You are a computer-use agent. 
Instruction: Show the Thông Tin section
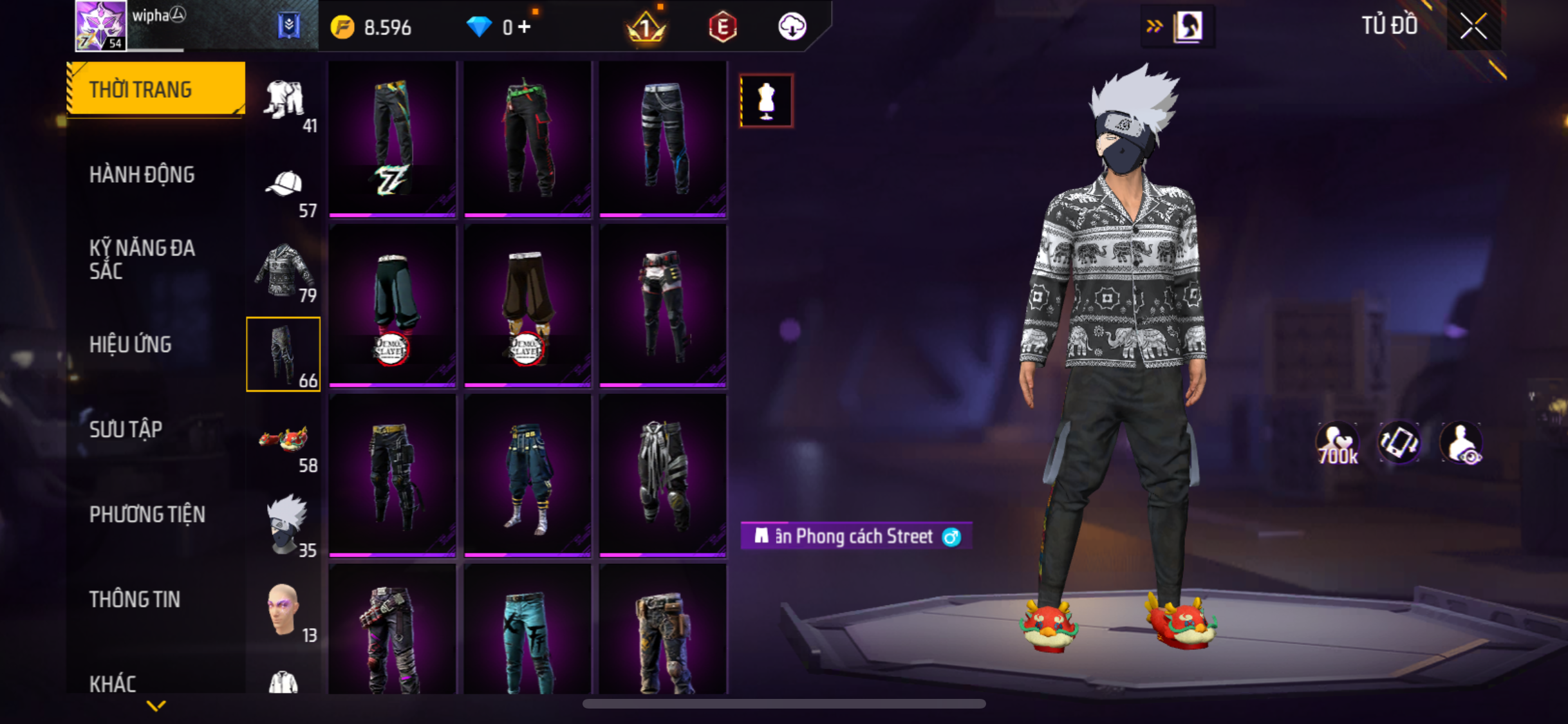point(135,599)
